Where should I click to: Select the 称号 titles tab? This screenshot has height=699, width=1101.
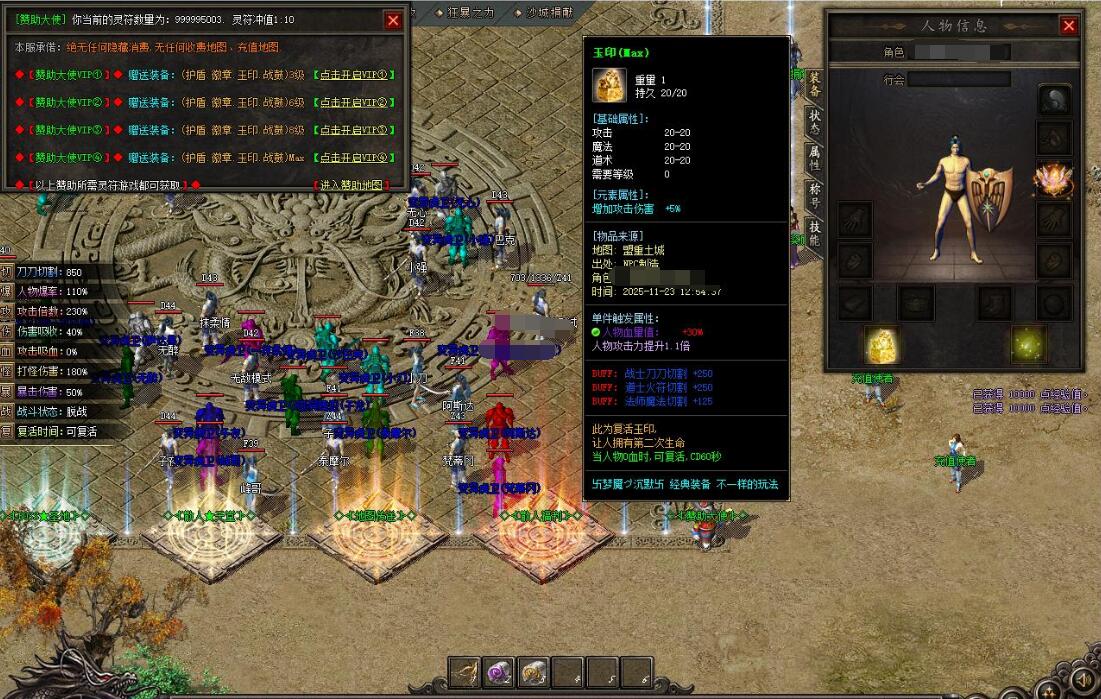click(x=815, y=196)
